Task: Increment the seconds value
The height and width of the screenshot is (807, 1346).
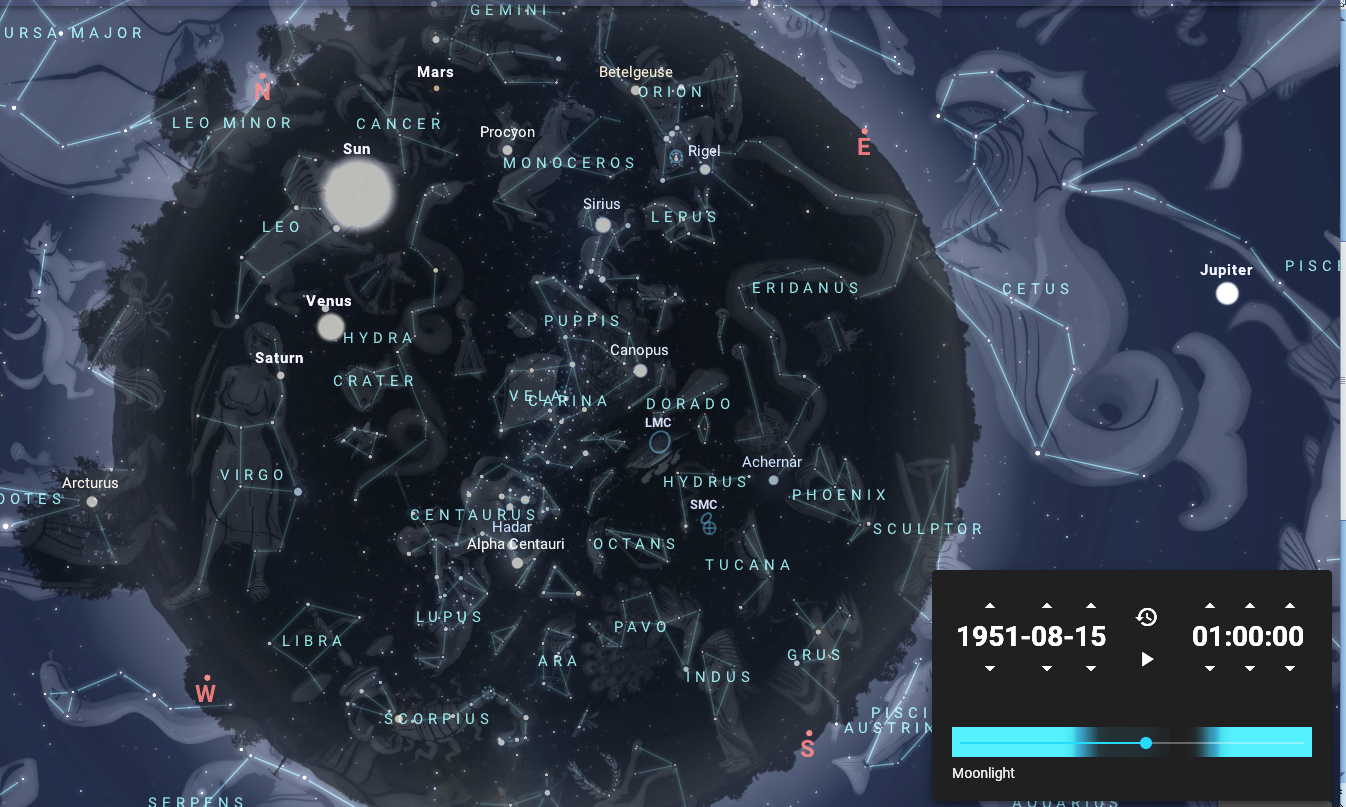Action: [1290, 606]
